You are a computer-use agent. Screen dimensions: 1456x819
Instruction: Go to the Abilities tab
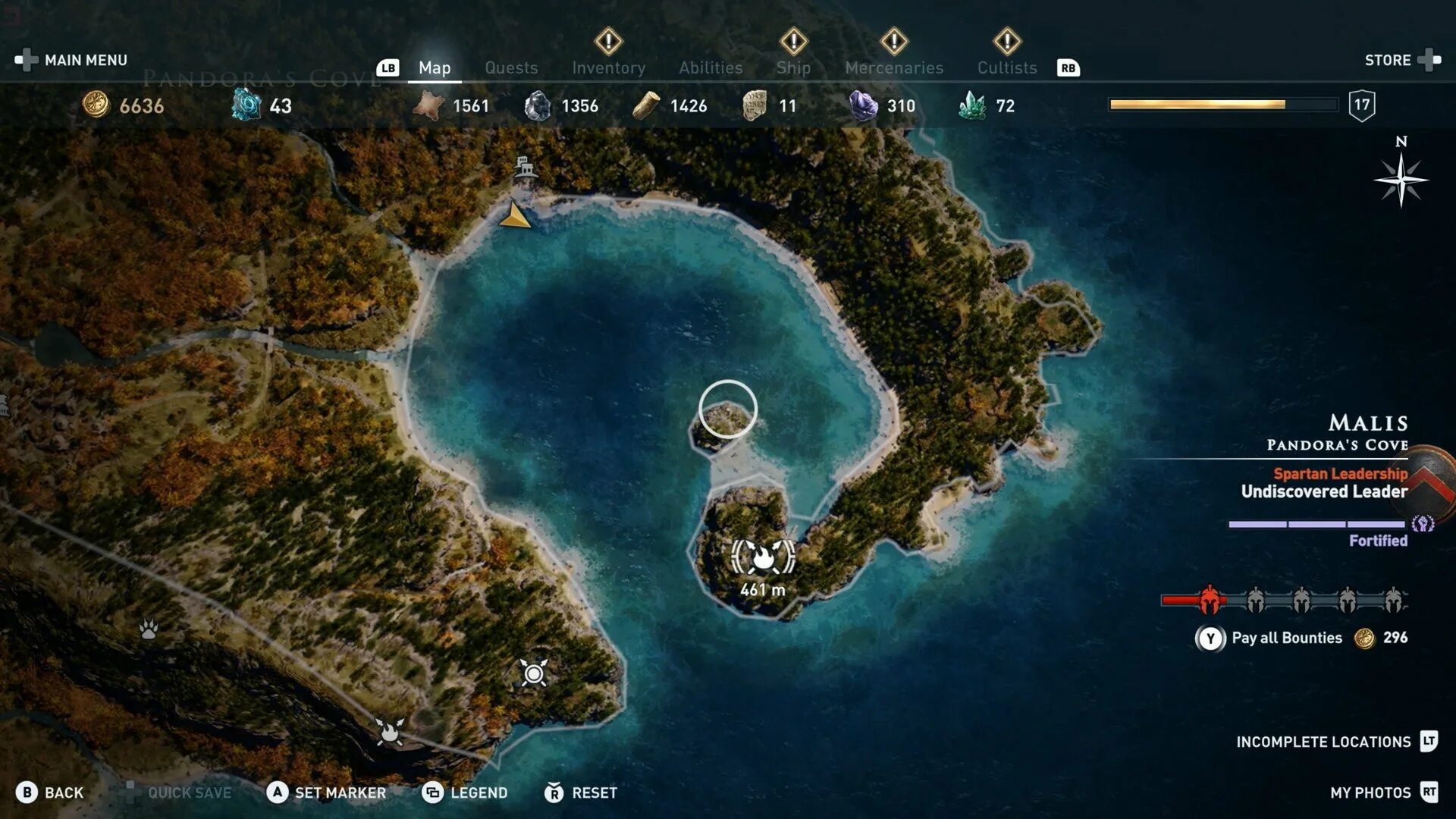[x=711, y=67]
